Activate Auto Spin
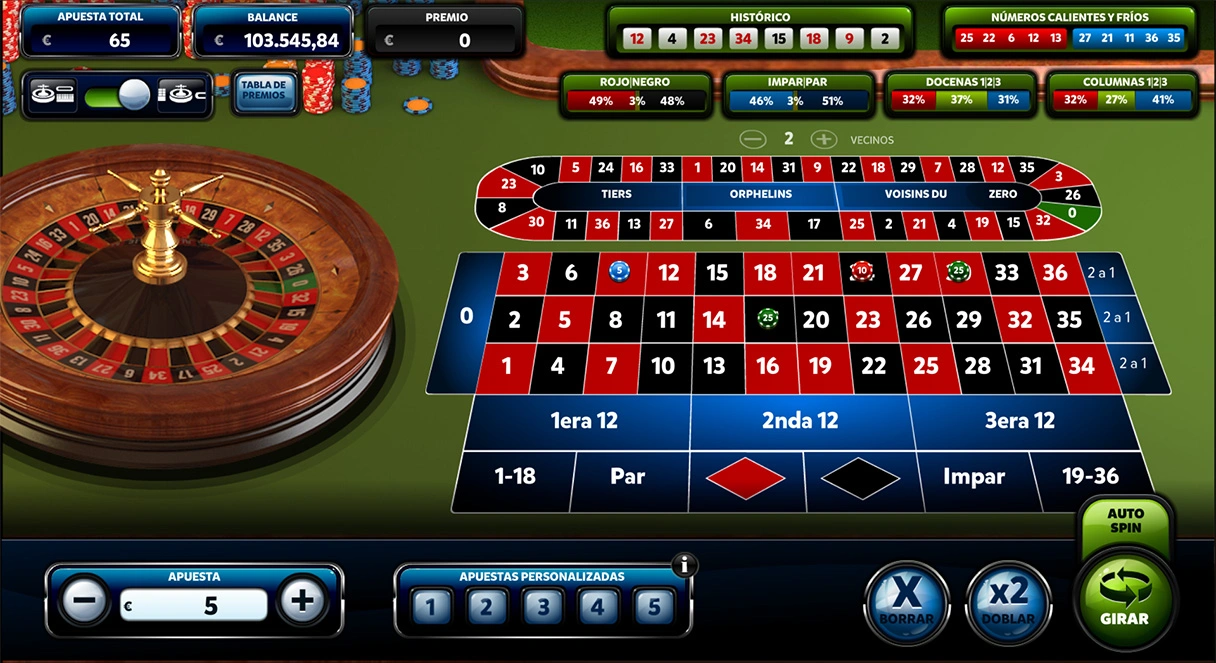The width and height of the screenshot is (1216, 663). coord(1125,520)
